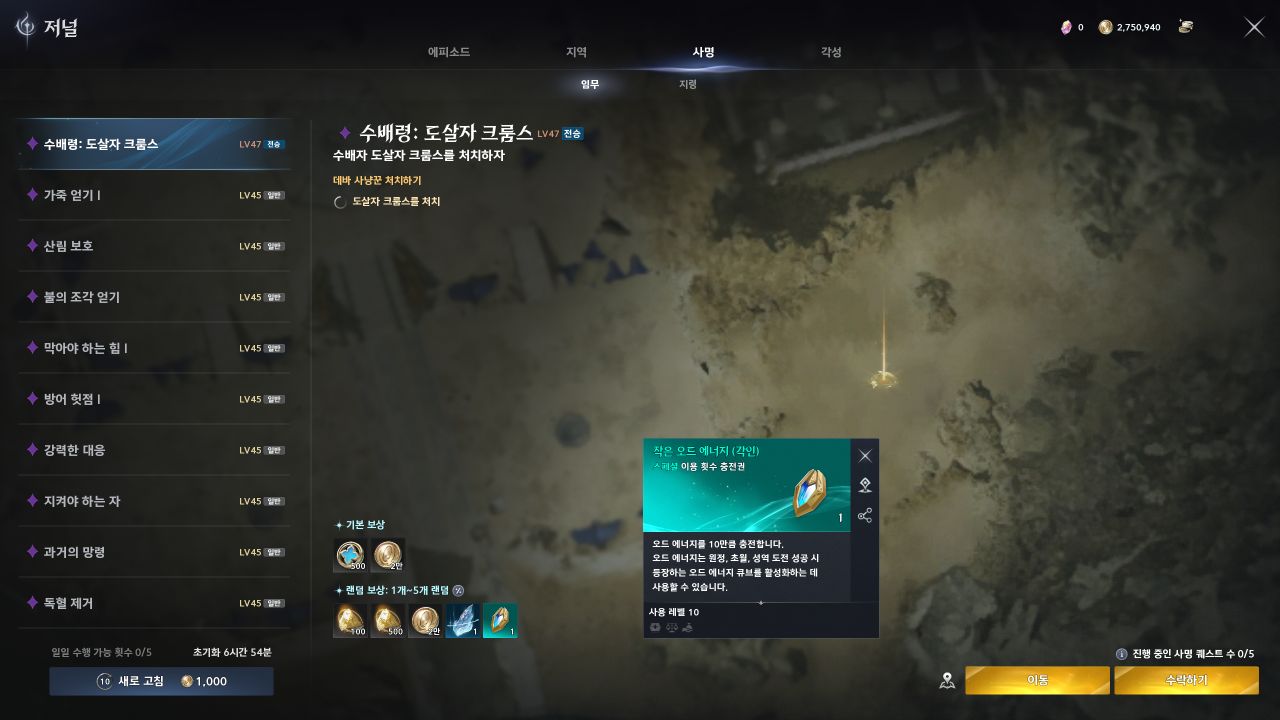The image size is (1280, 720).
Task: Toggle the 도살자 크룸스를 처치 objective circle
Action: (340, 201)
